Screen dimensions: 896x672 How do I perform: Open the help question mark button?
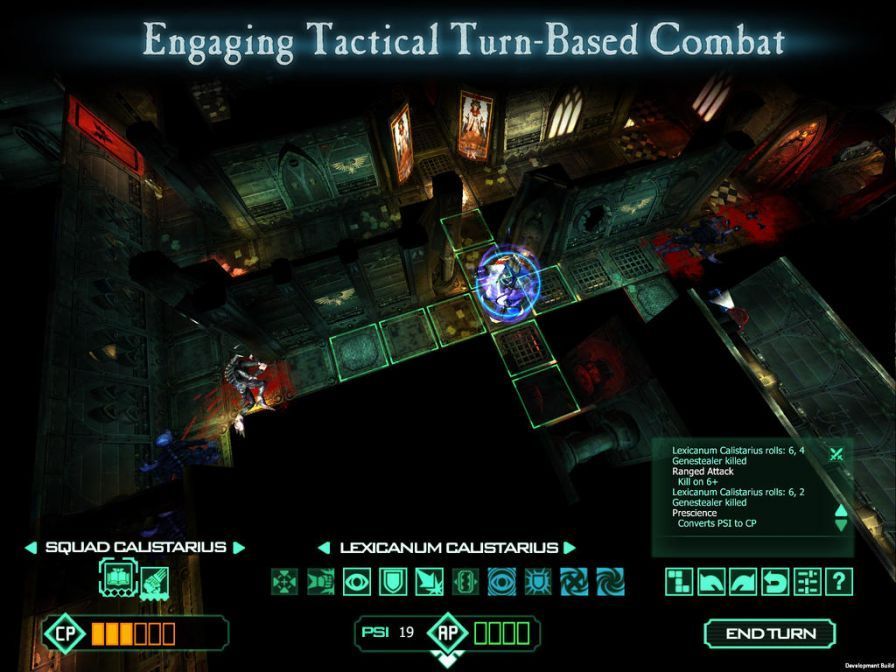838,581
